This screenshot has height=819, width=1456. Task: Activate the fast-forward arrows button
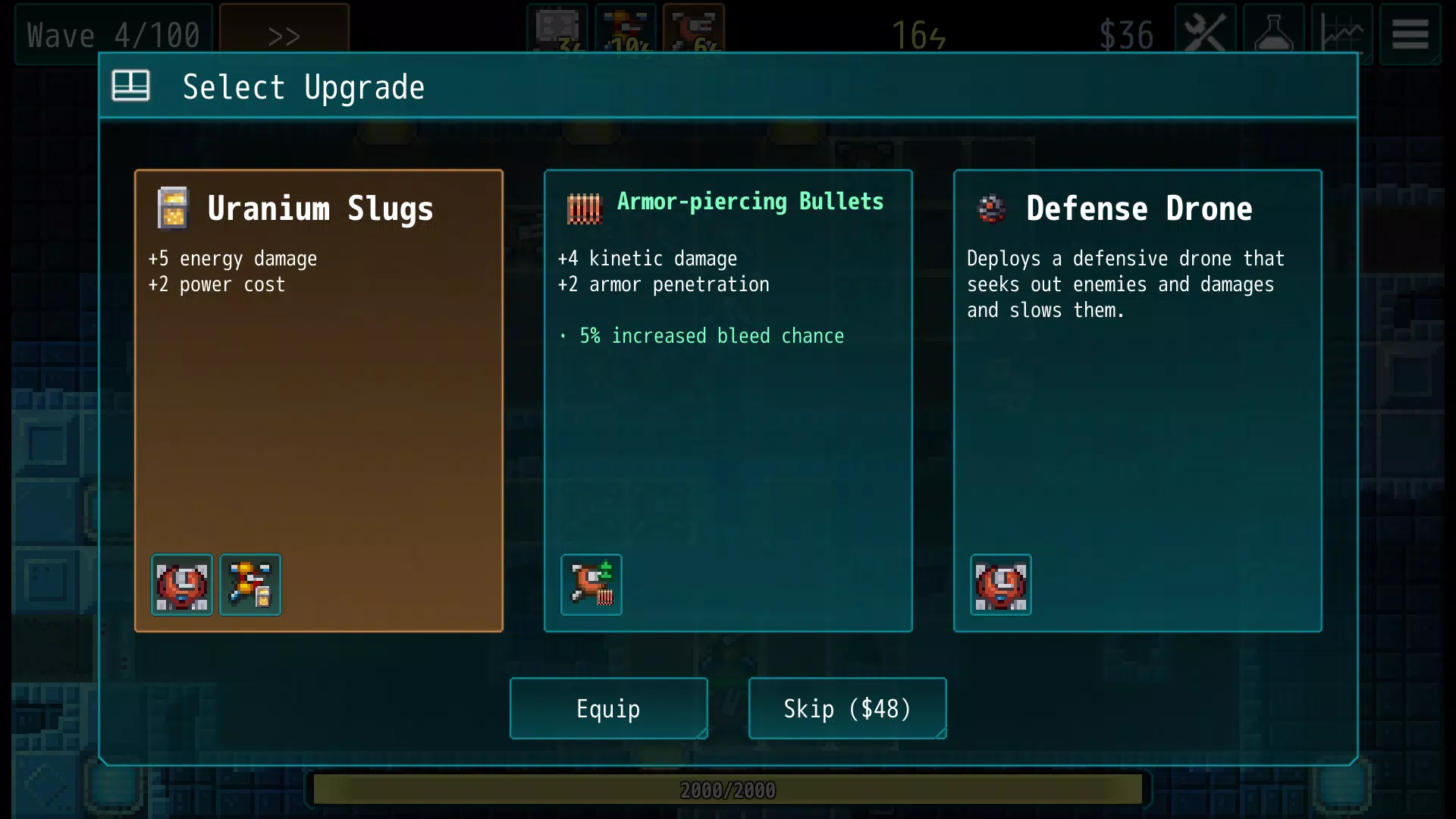tap(284, 35)
